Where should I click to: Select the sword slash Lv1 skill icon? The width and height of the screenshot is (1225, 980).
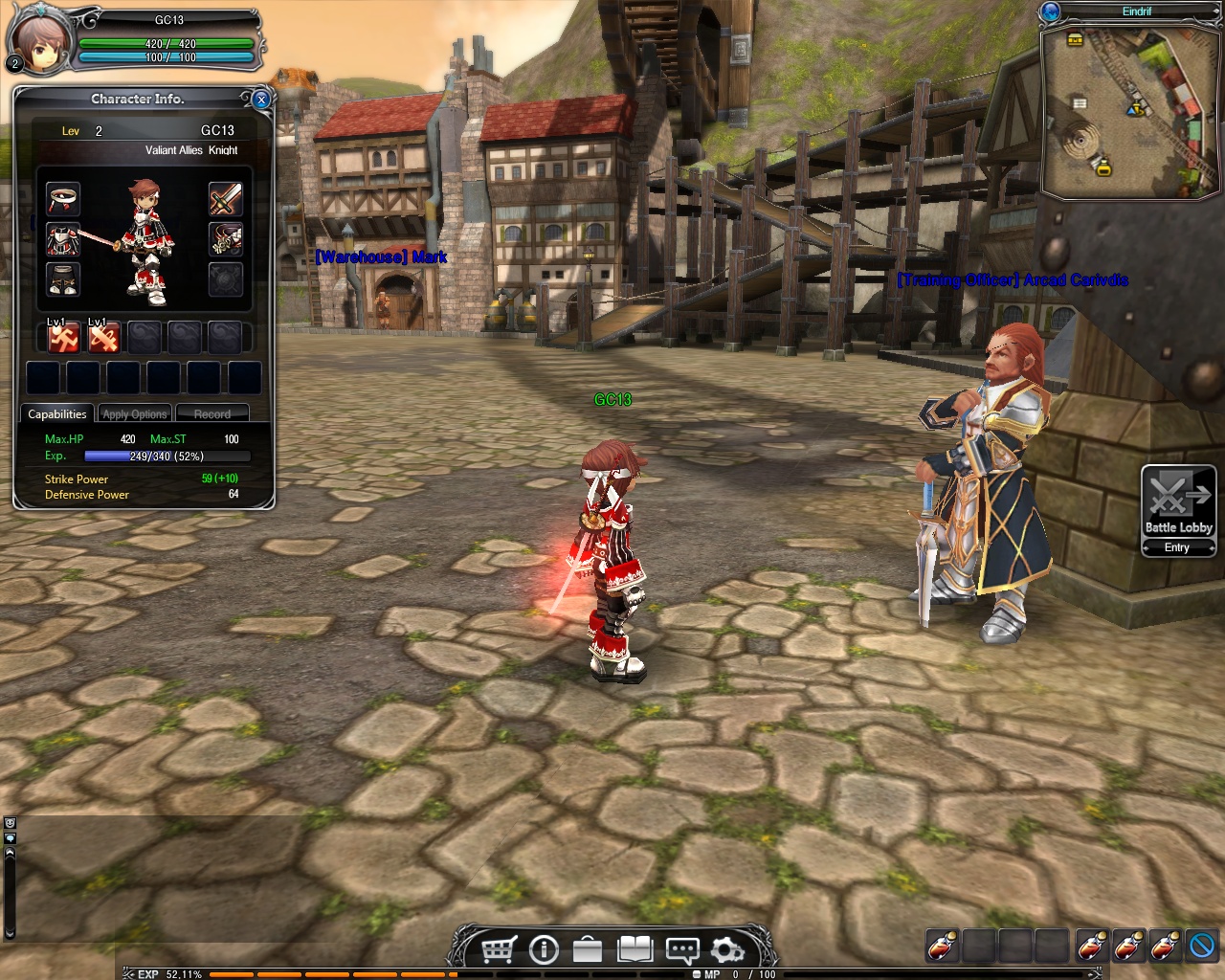point(103,338)
